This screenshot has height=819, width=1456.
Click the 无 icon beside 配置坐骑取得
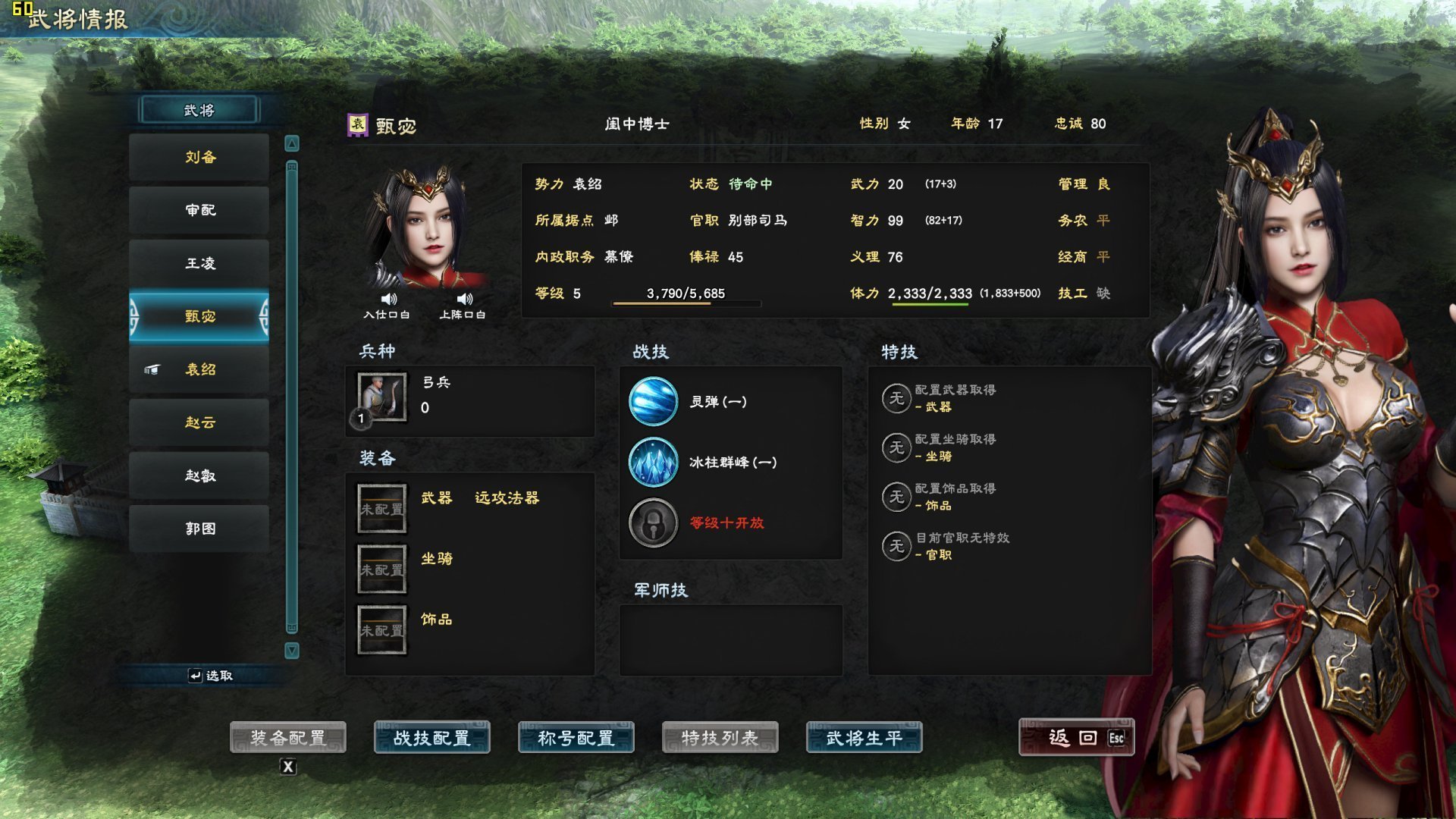click(x=896, y=448)
